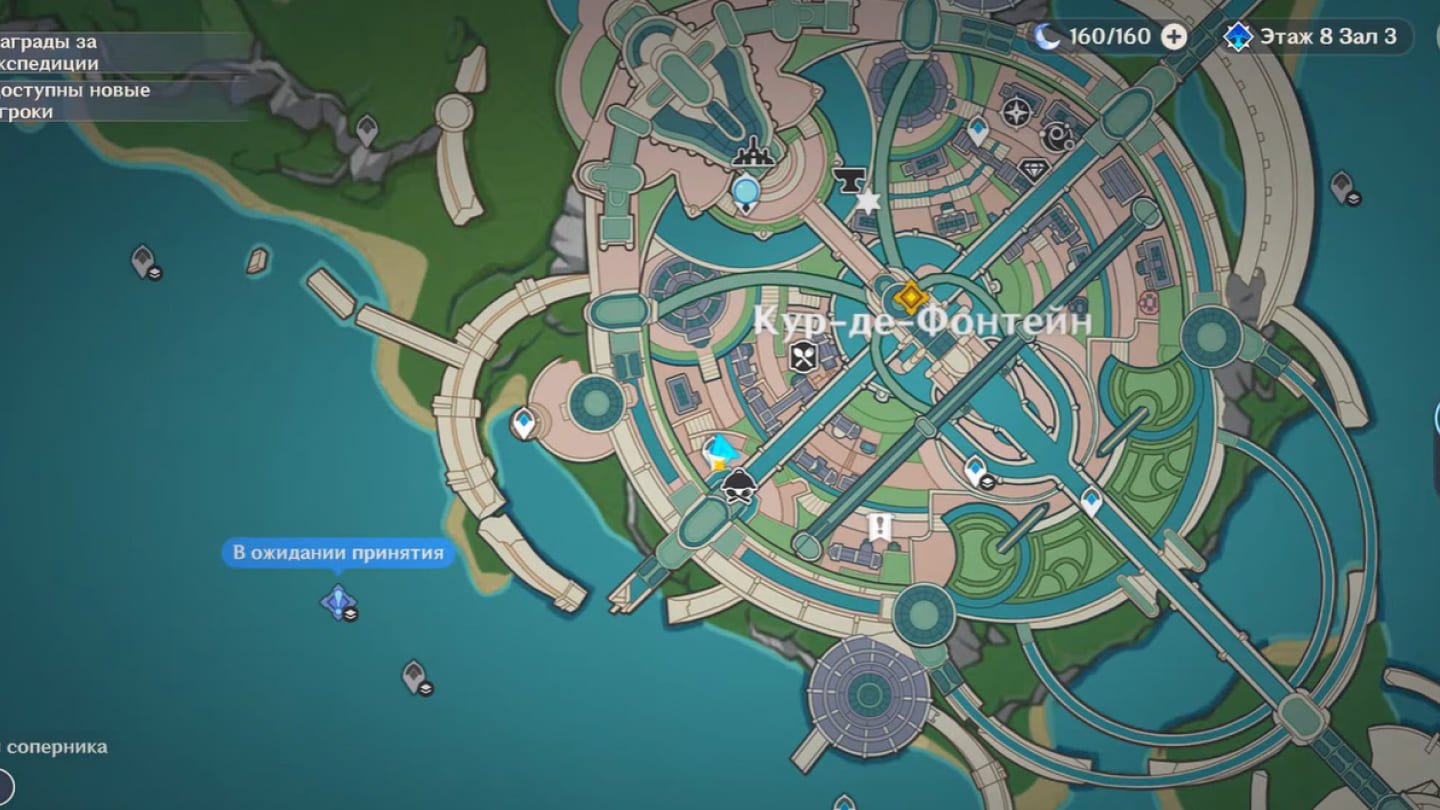Select the crescent orbit icon marker
The height and width of the screenshot is (810, 1440).
point(1058,133)
